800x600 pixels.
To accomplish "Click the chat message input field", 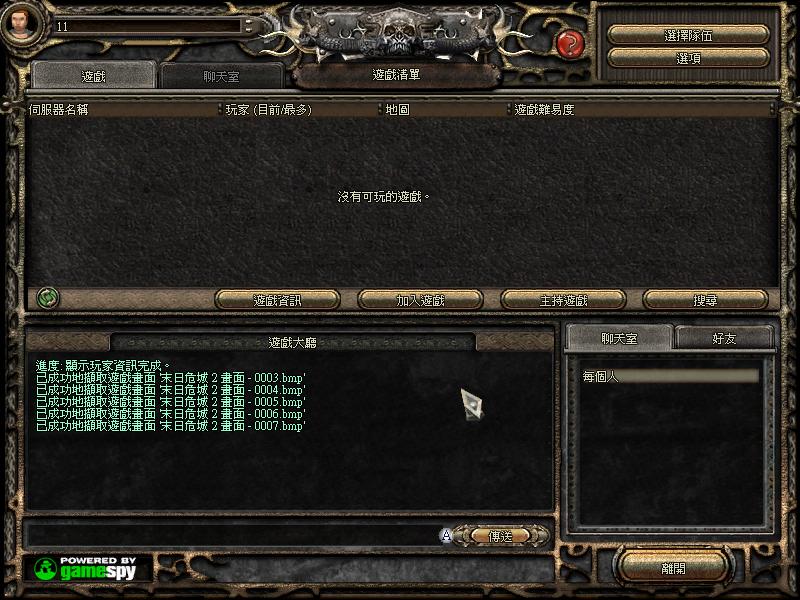I will coord(230,535).
